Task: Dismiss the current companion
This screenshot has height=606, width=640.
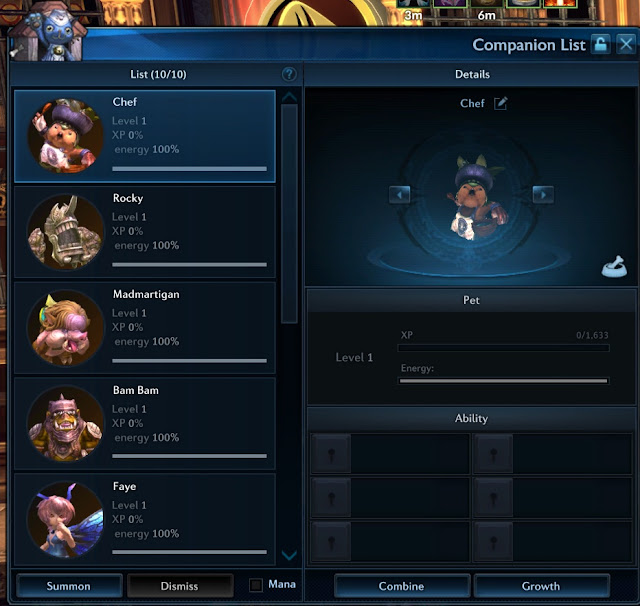Action: tap(179, 586)
